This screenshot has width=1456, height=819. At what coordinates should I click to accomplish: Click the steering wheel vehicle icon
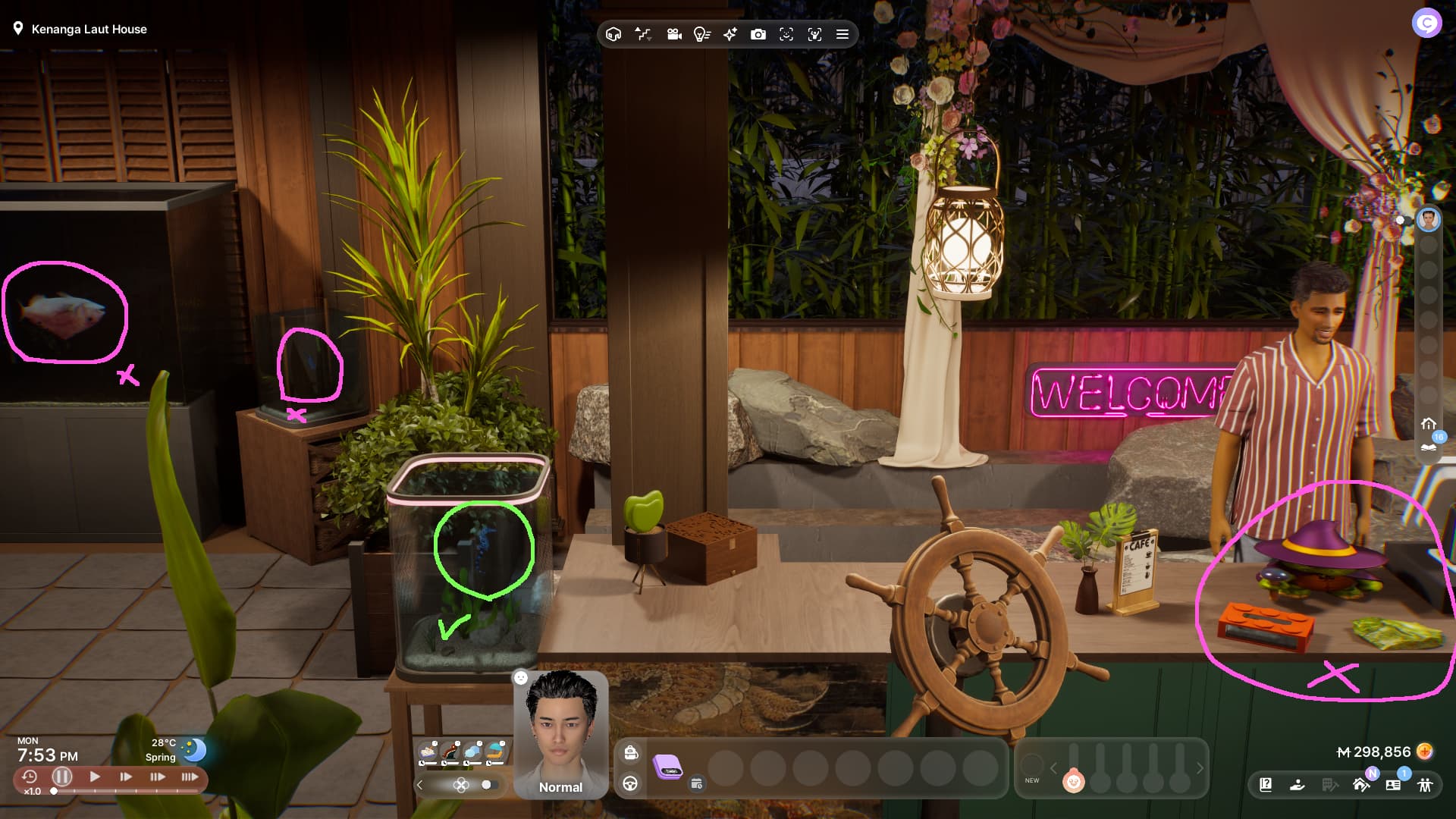pos(630,784)
